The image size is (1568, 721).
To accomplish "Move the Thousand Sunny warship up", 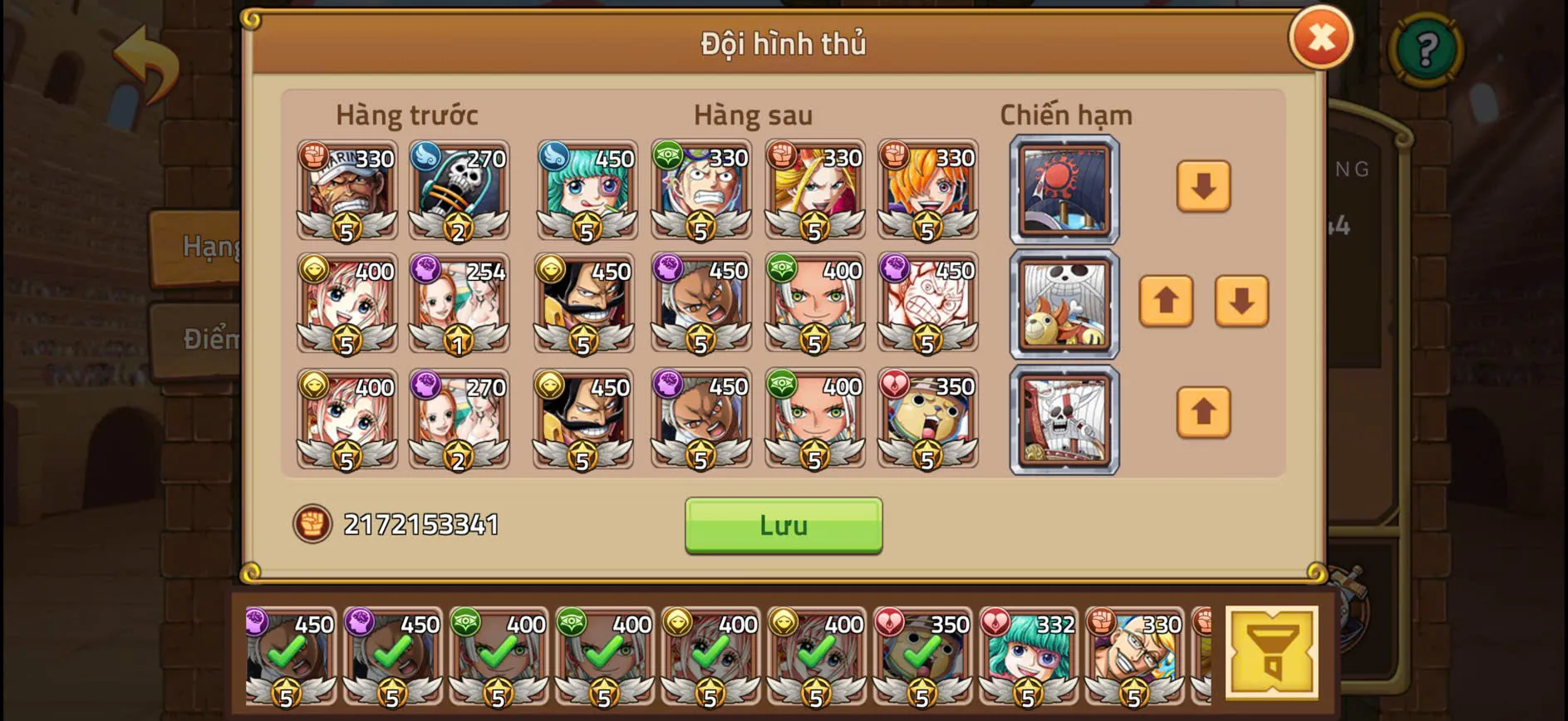I will pos(1167,302).
